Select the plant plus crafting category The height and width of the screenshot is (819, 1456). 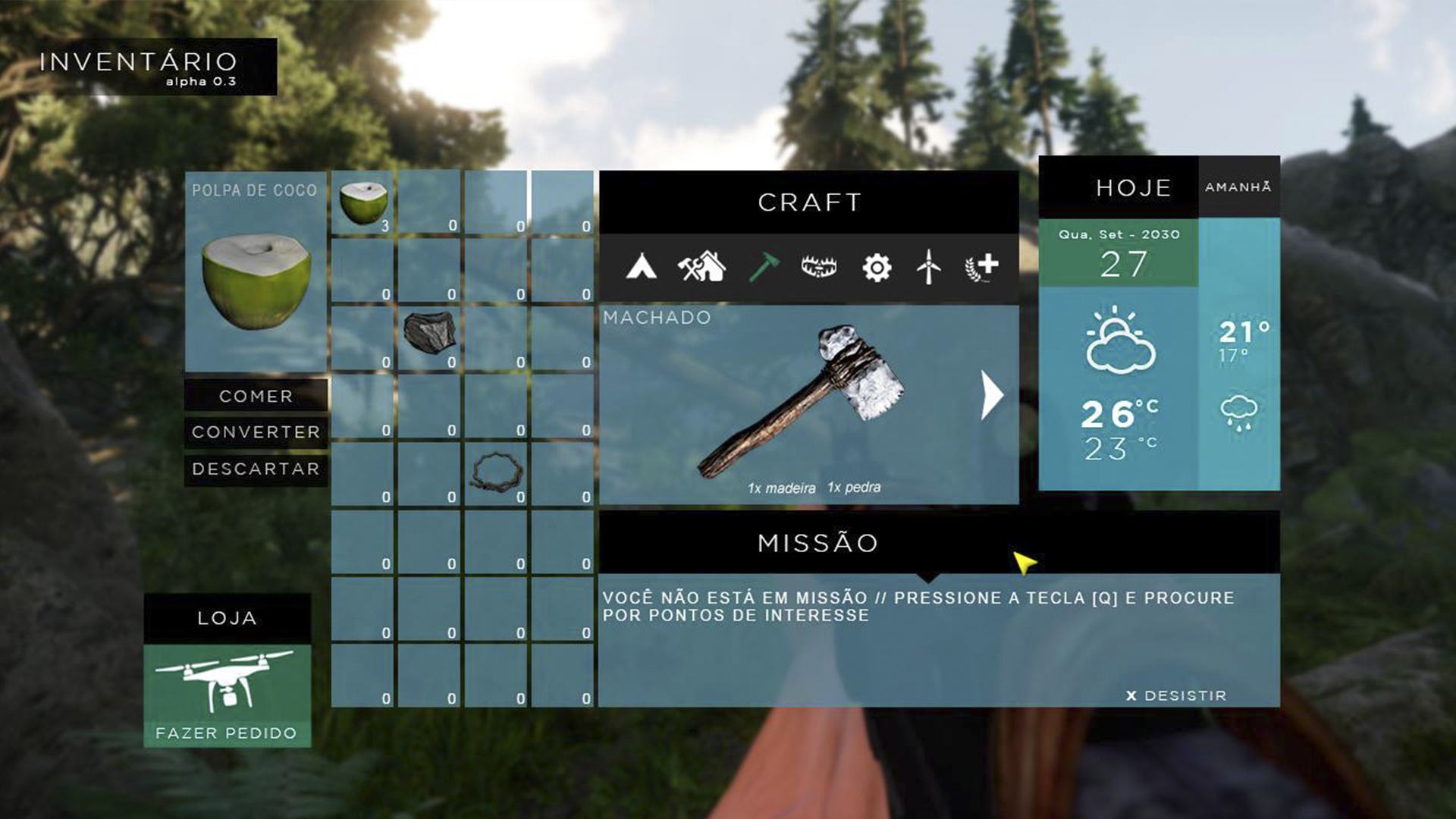pos(982,267)
